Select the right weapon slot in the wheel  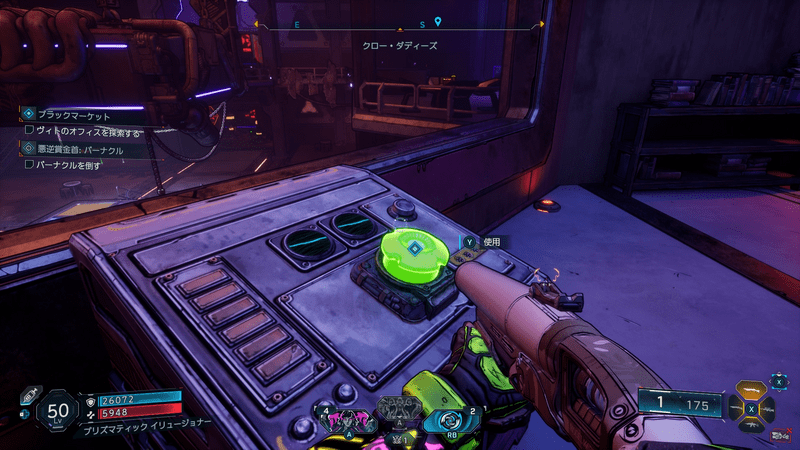point(768,408)
